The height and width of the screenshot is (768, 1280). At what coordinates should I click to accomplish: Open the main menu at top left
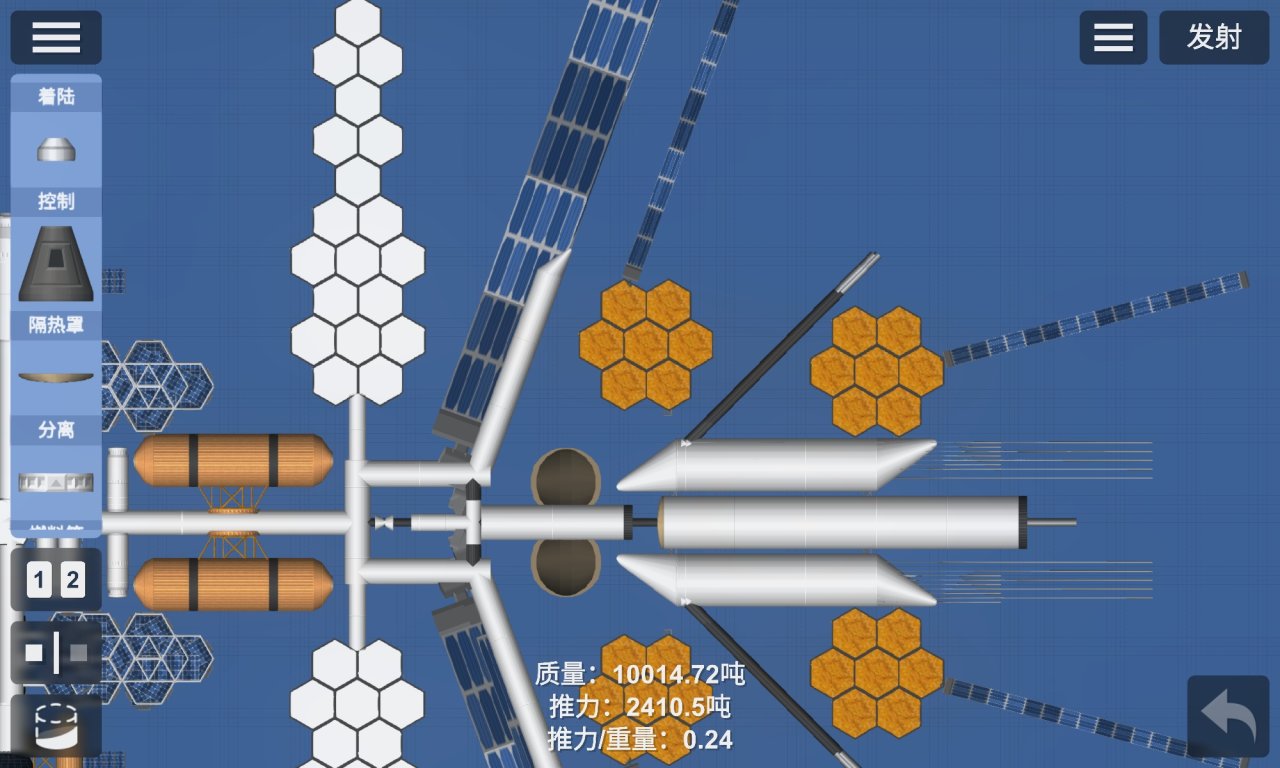point(55,37)
